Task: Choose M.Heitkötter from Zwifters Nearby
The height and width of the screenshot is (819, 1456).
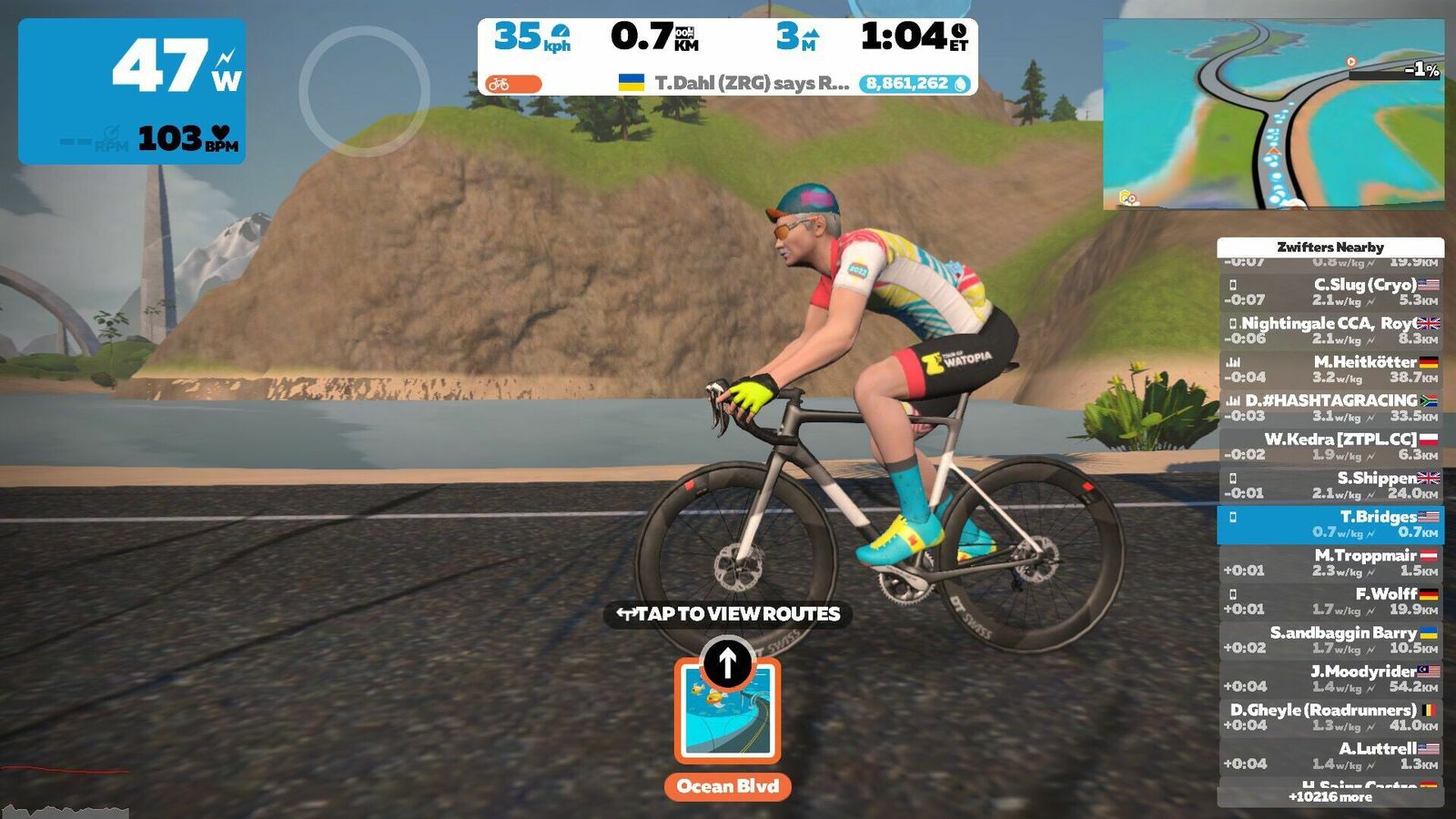Action: pyautogui.click(x=1330, y=369)
